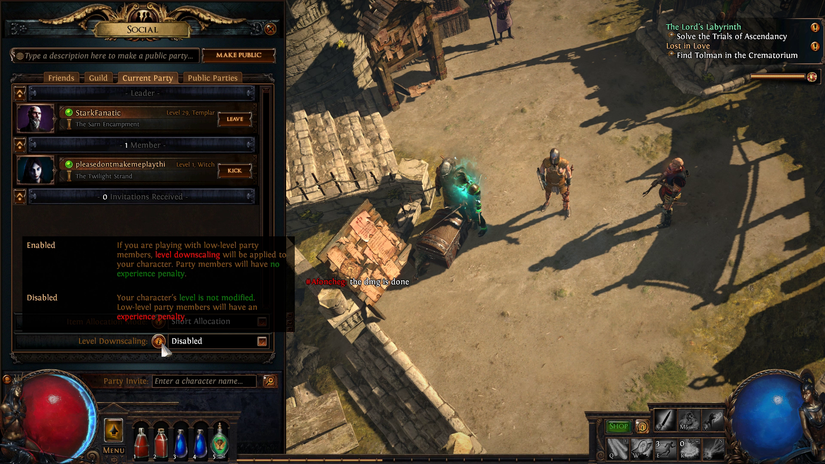
Task: Type in the public party description field
Action: (105, 56)
